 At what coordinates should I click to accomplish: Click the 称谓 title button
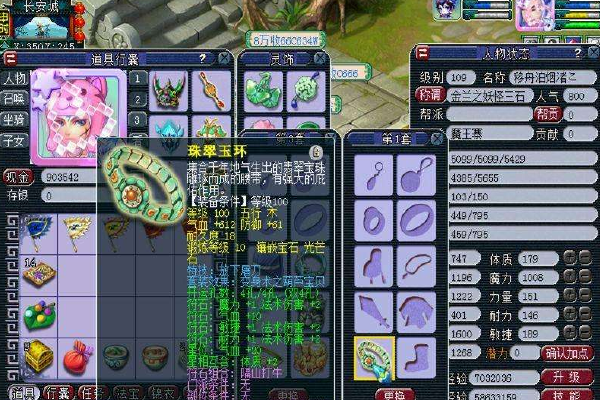coord(429,95)
